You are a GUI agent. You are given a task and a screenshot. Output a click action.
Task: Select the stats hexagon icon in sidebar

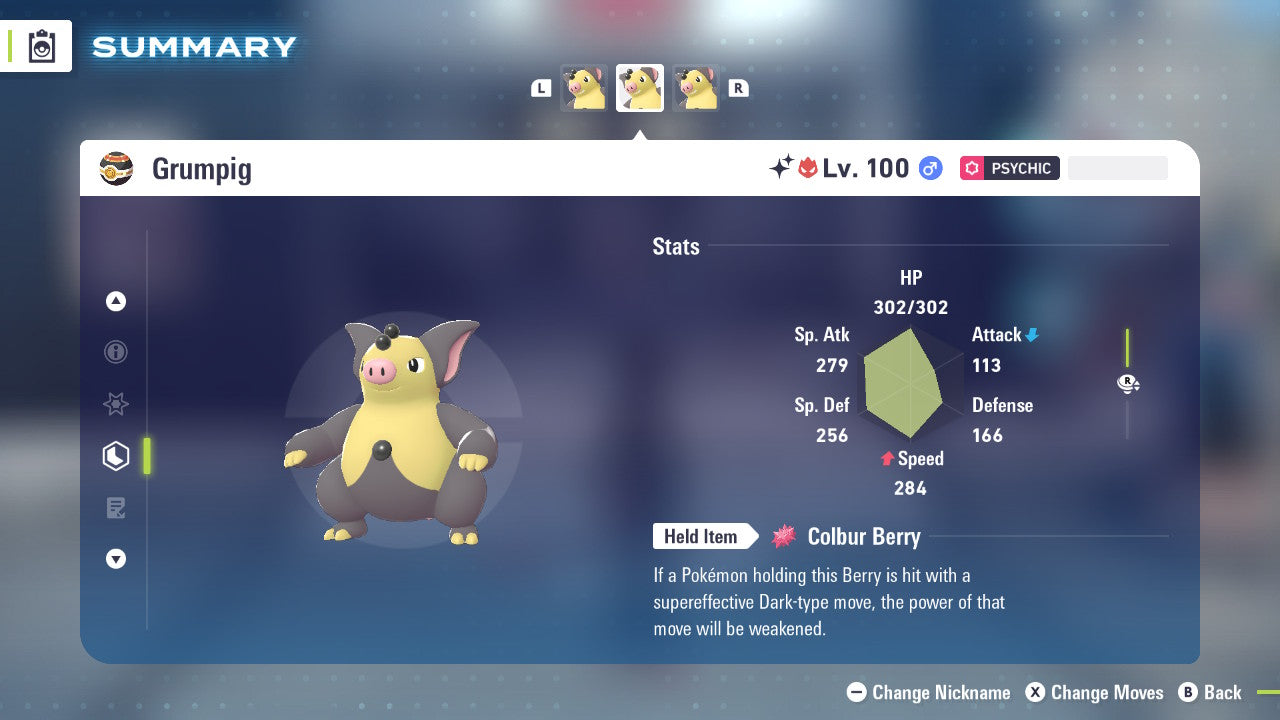(116, 456)
